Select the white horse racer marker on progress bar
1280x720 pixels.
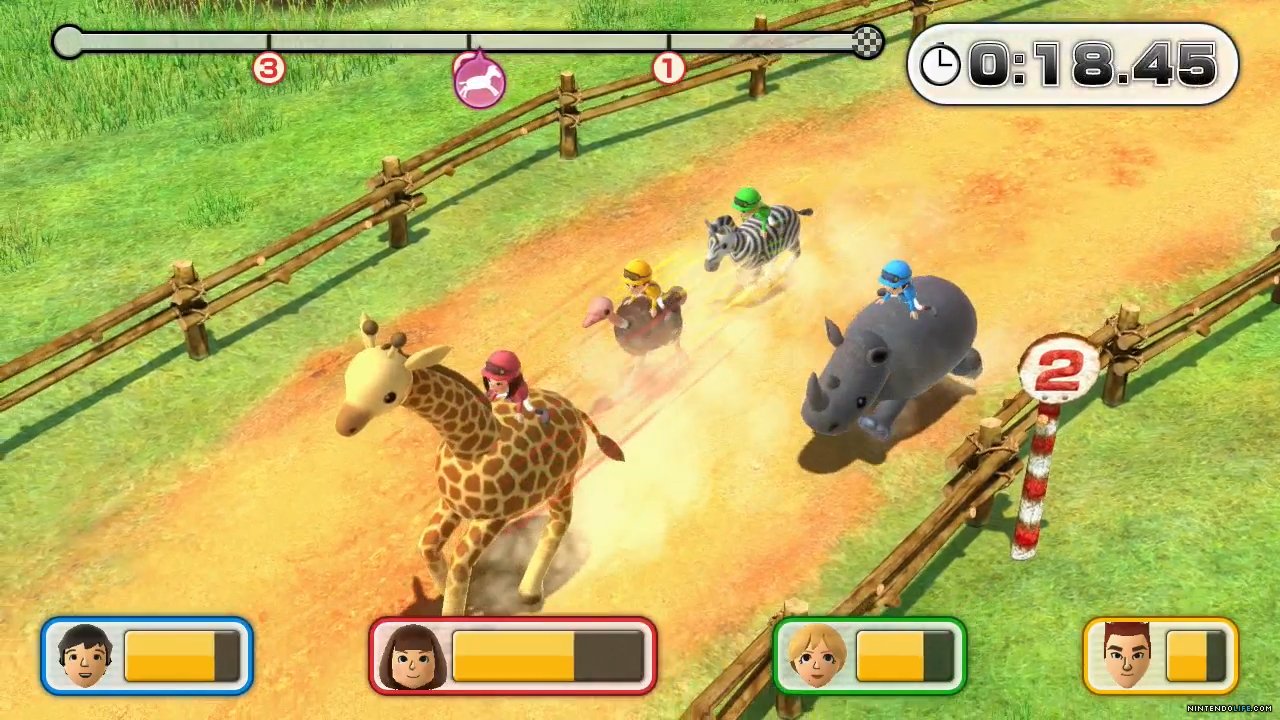tap(478, 80)
